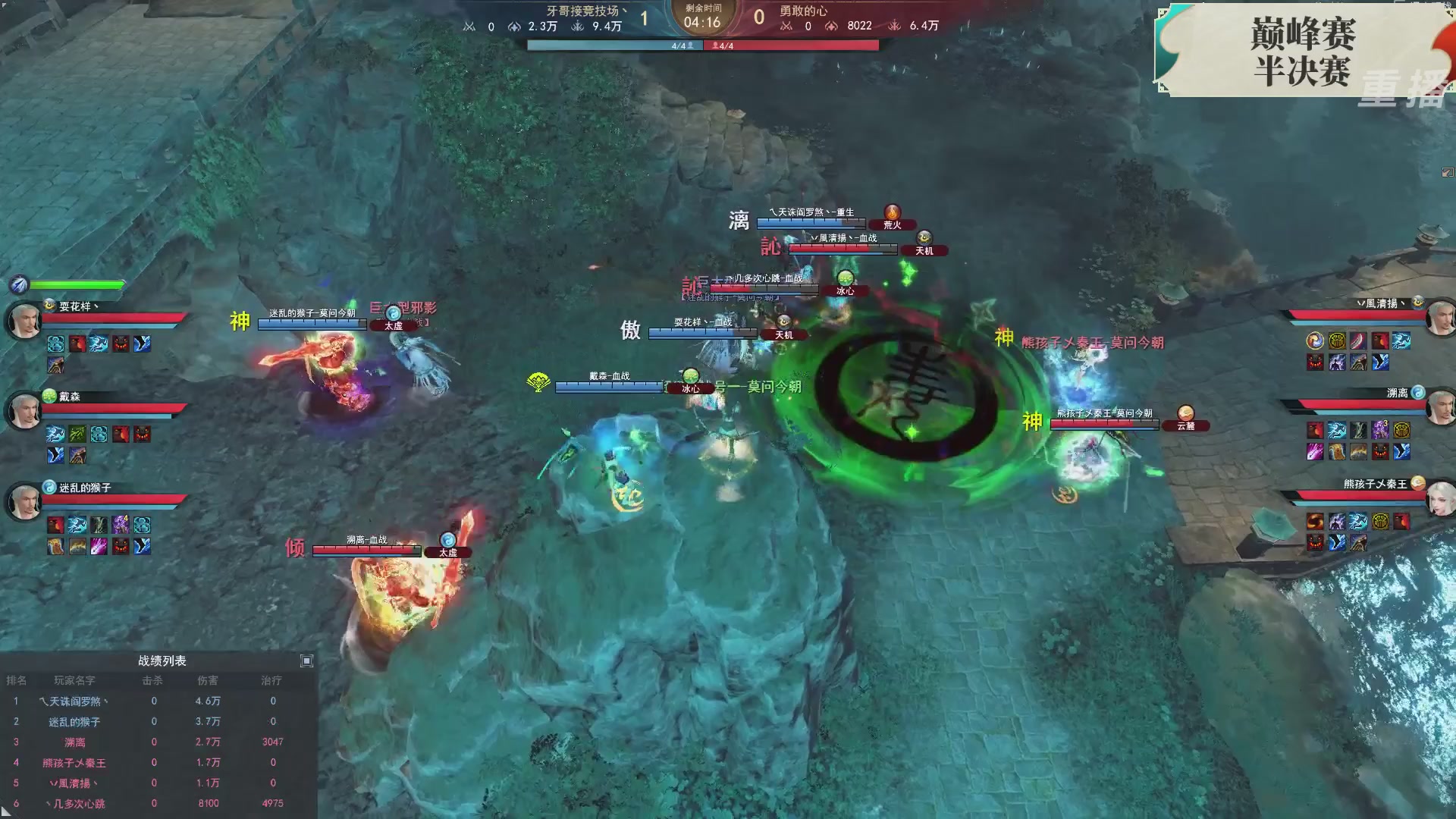Select the dash skill icon under 耍花样丶
Viewport: 1456px width, 819px height.
click(99, 345)
